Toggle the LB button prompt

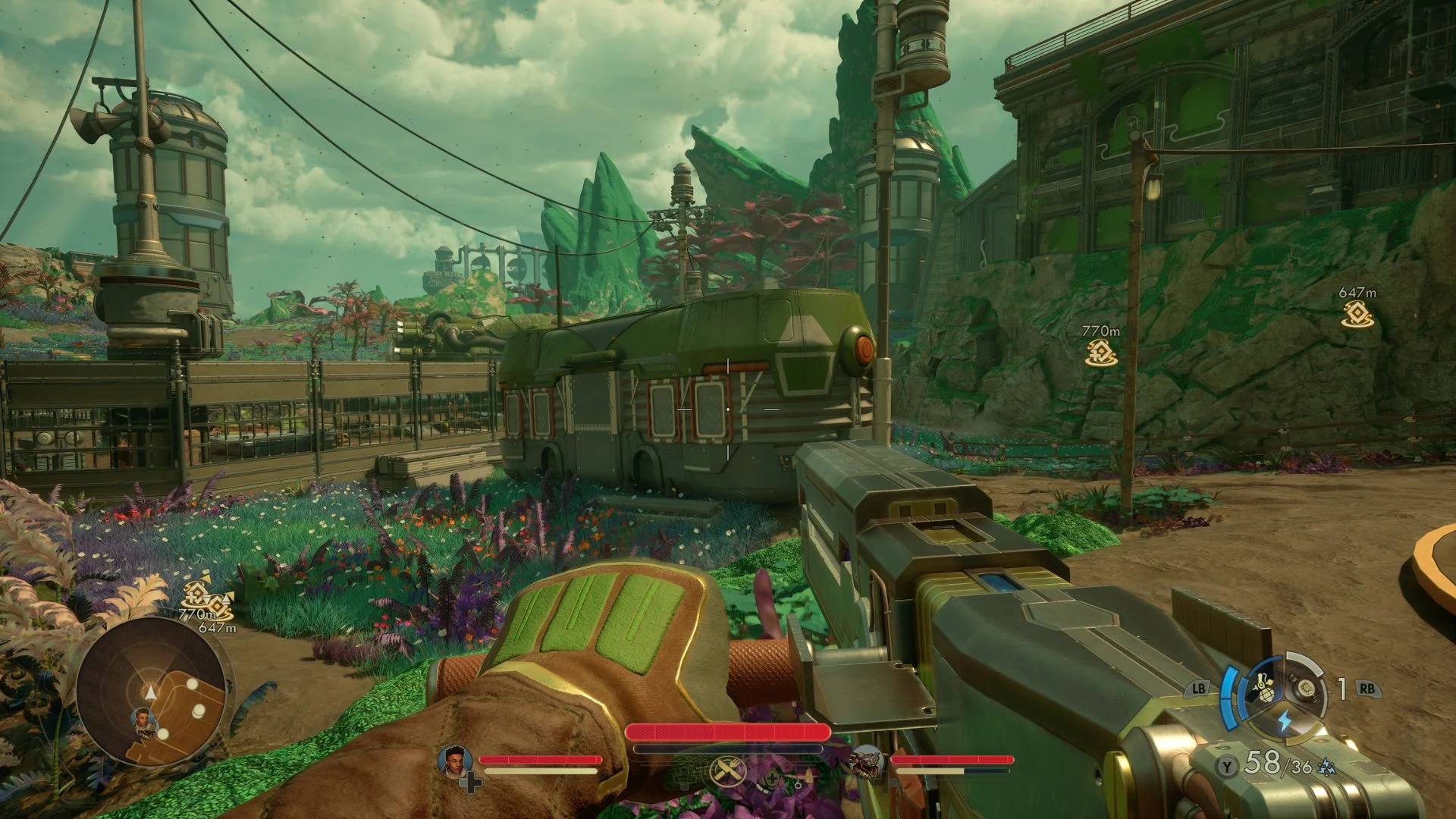click(x=1200, y=689)
